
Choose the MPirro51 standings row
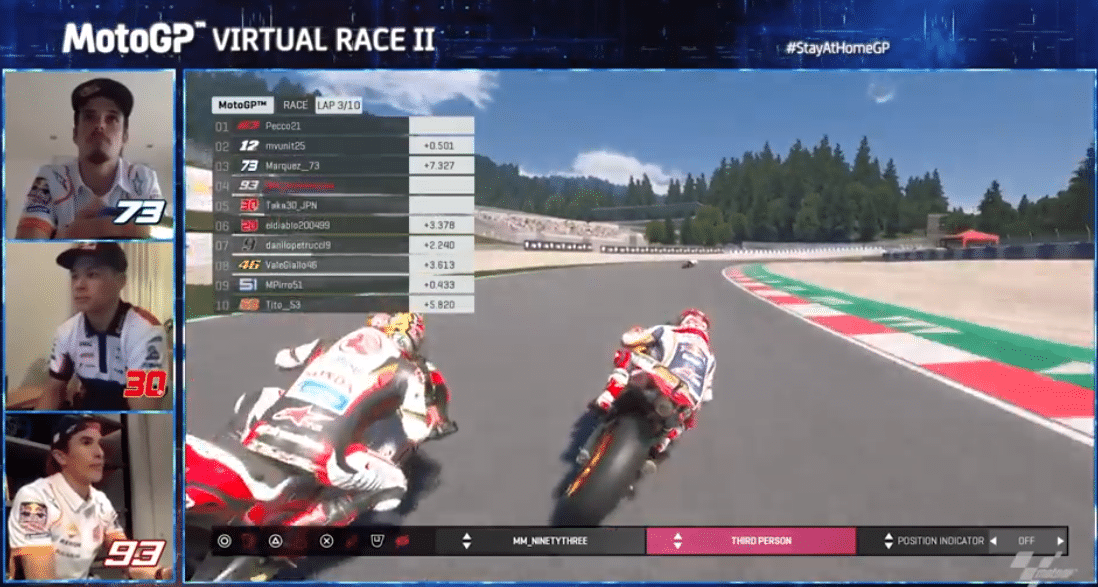(310, 284)
